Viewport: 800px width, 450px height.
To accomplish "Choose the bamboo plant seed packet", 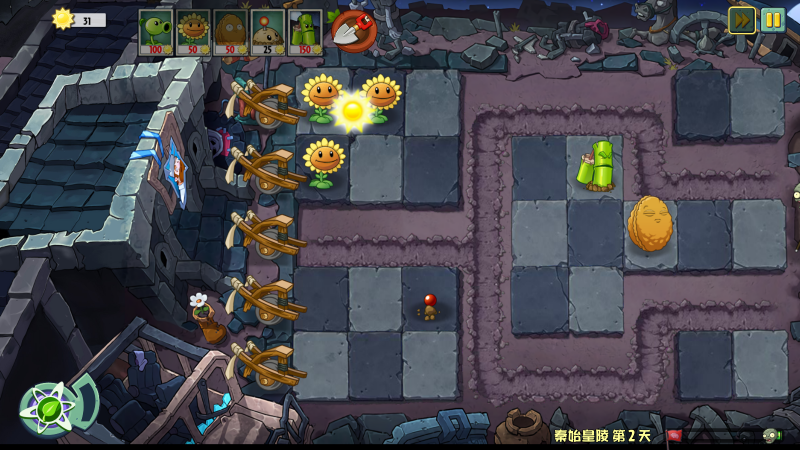I will (304, 32).
